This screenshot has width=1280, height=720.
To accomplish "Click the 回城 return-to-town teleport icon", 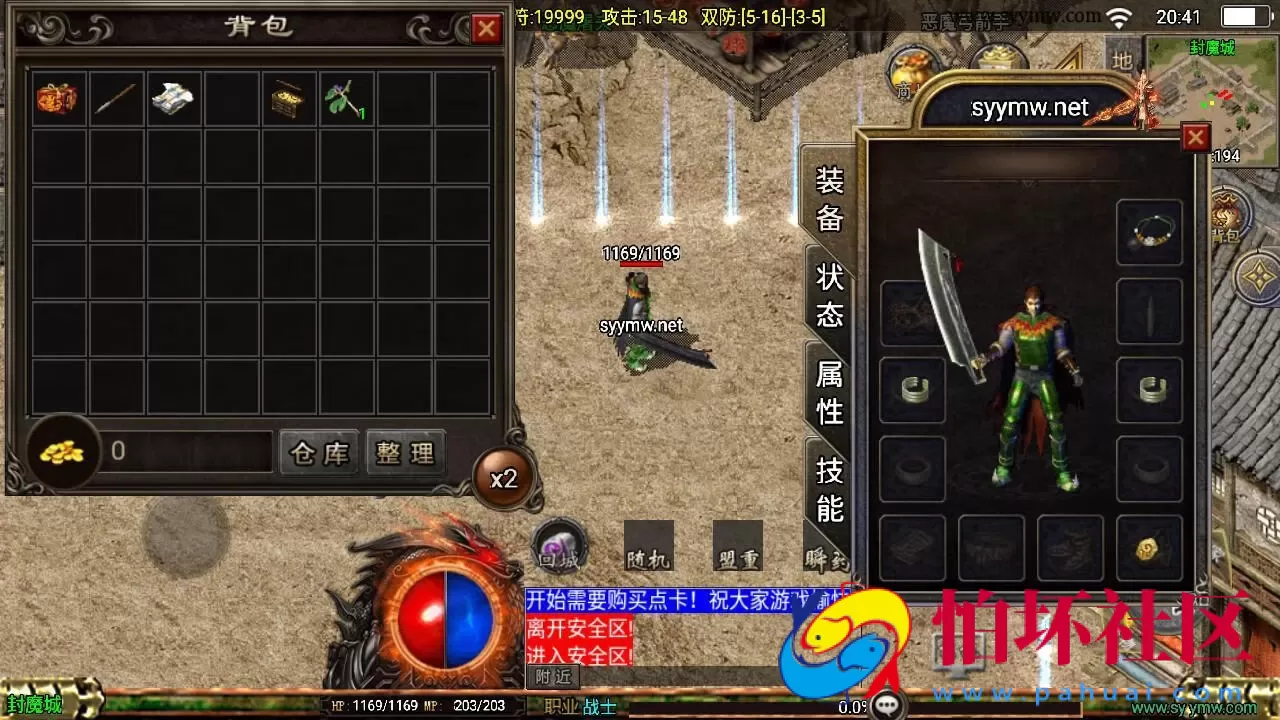I will click(556, 548).
